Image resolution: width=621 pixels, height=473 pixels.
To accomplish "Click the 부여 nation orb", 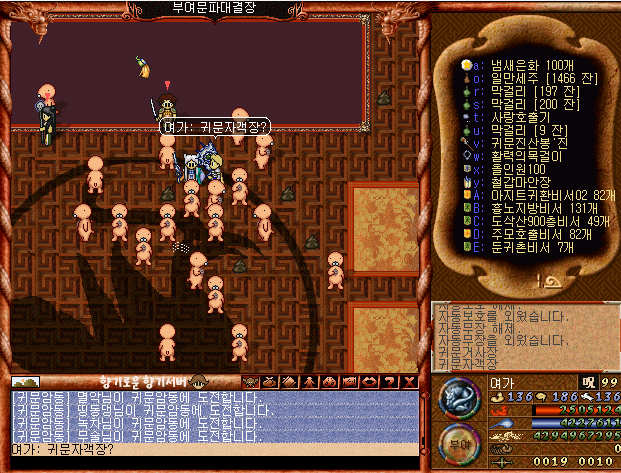I will 461,439.
